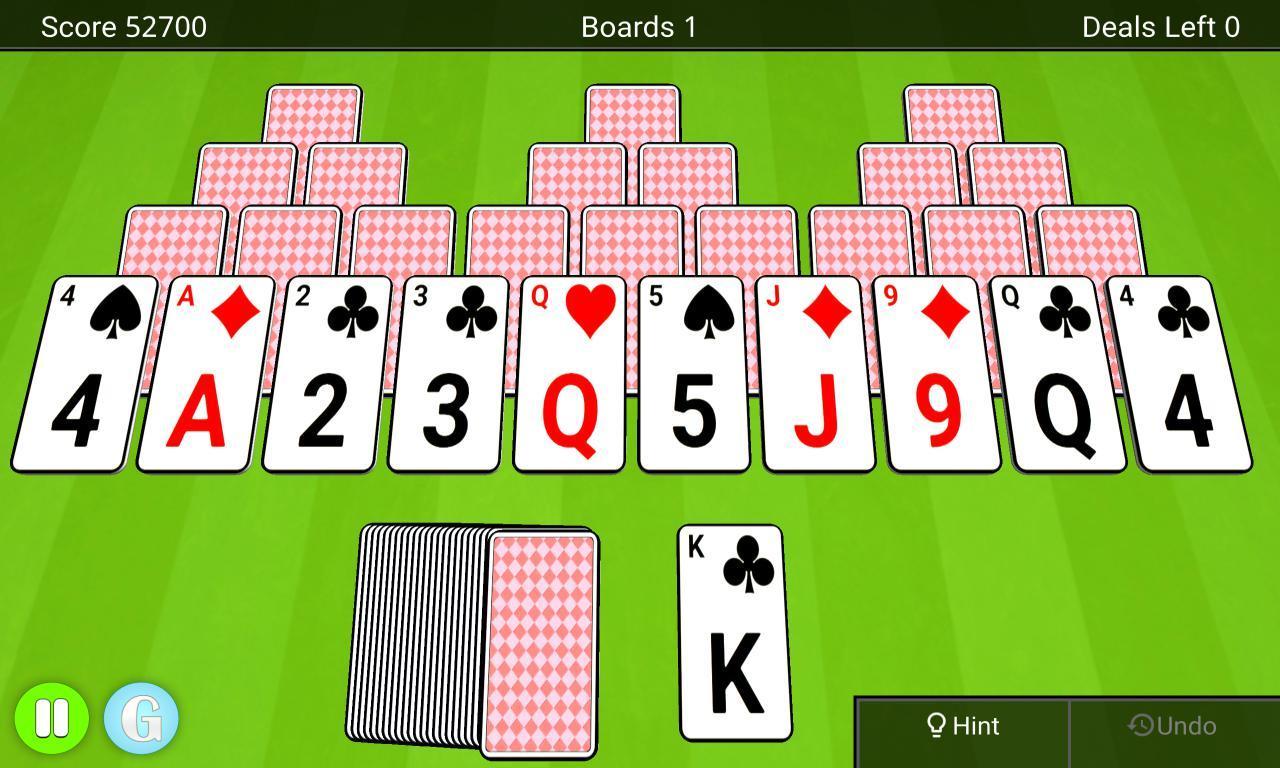This screenshot has height=768, width=1280.
Task: Click the Hint lightbulb icon
Action: pyautogui.click(x=938, y=725)
